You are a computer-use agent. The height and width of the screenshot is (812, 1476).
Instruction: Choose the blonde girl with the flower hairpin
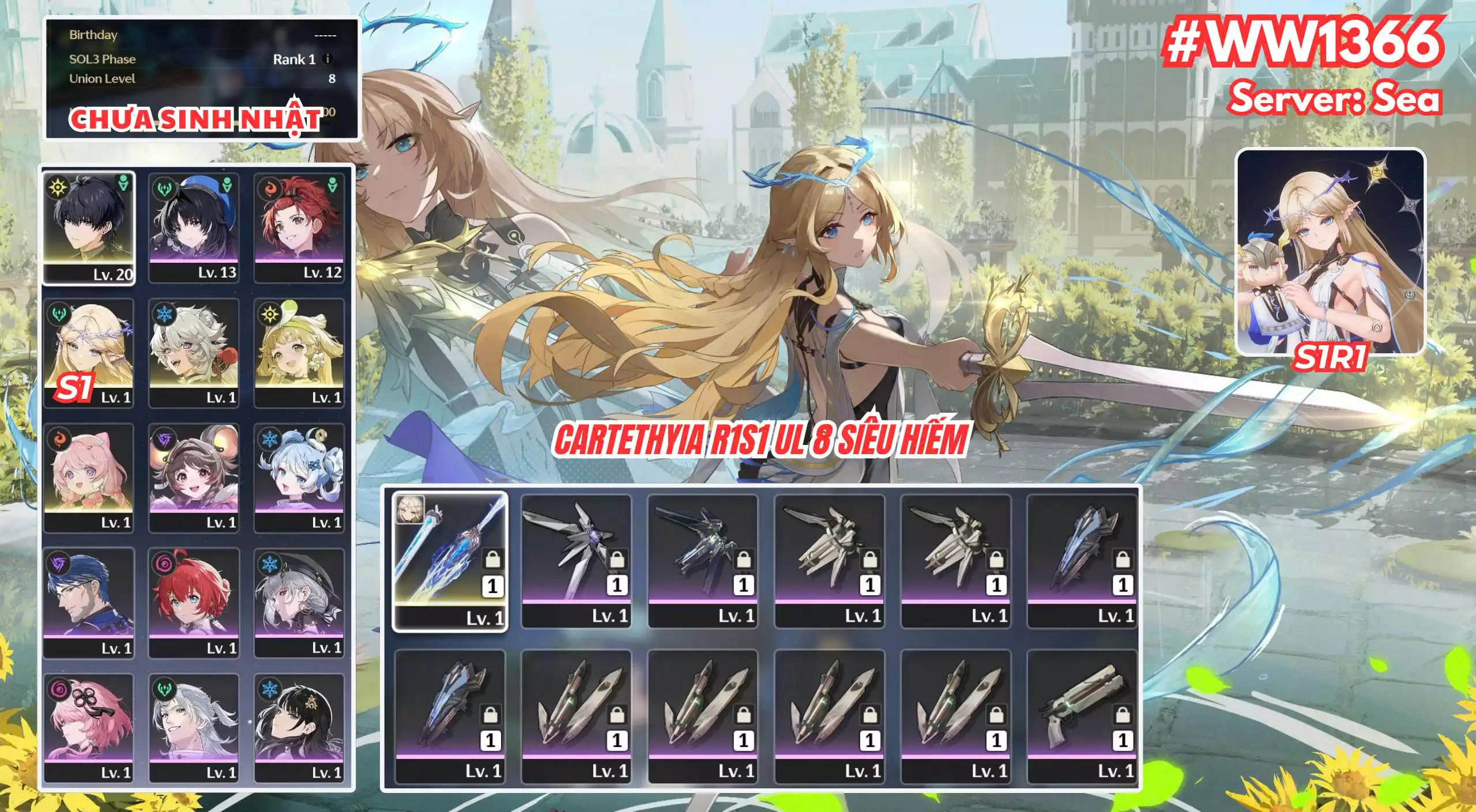click(299, 353)
